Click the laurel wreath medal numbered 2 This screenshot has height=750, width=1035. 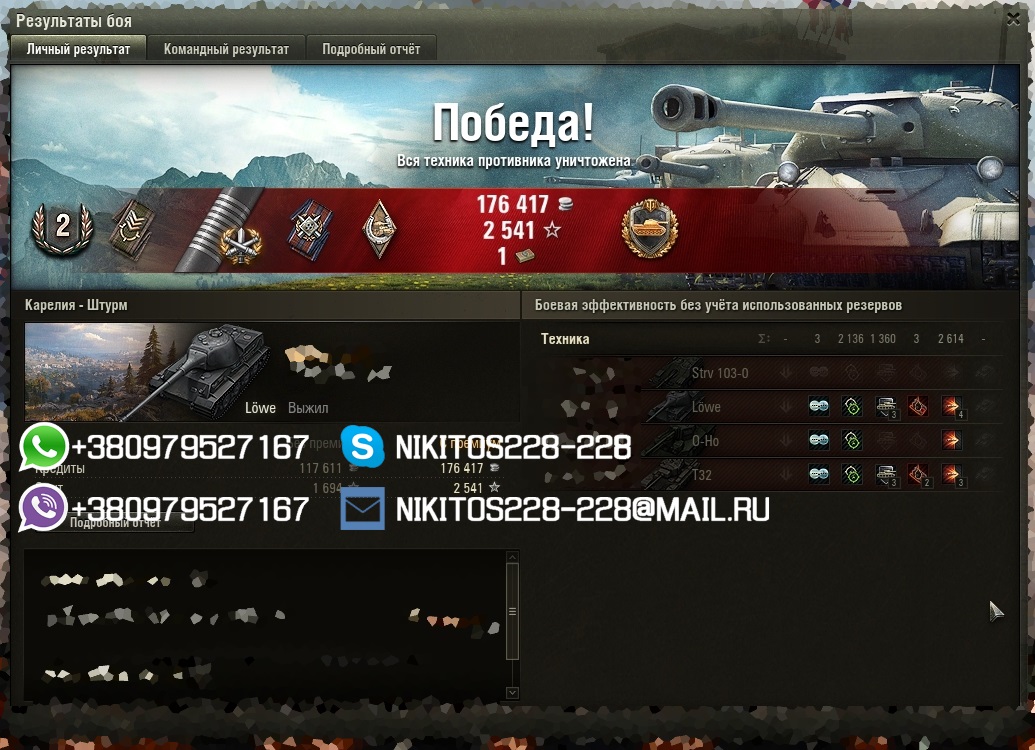62,226
